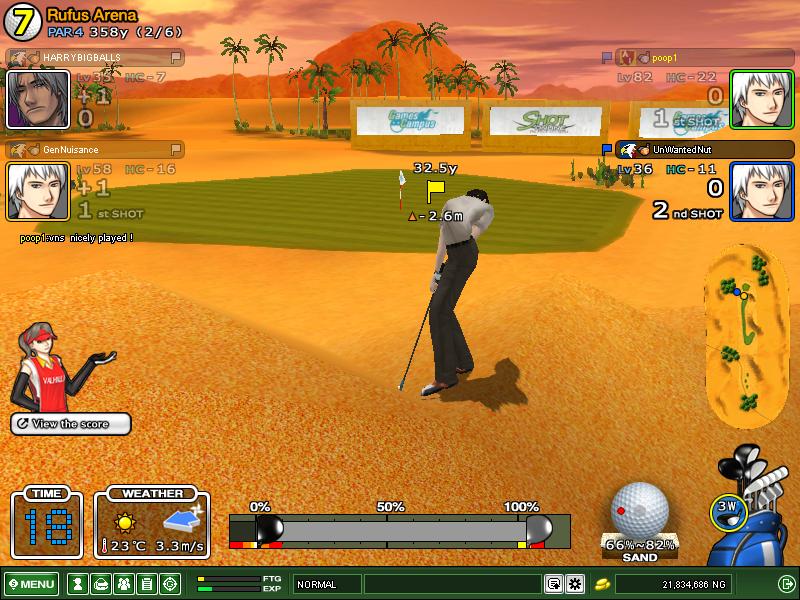Open the group of people toolbar icon

[x=123, y=584]
